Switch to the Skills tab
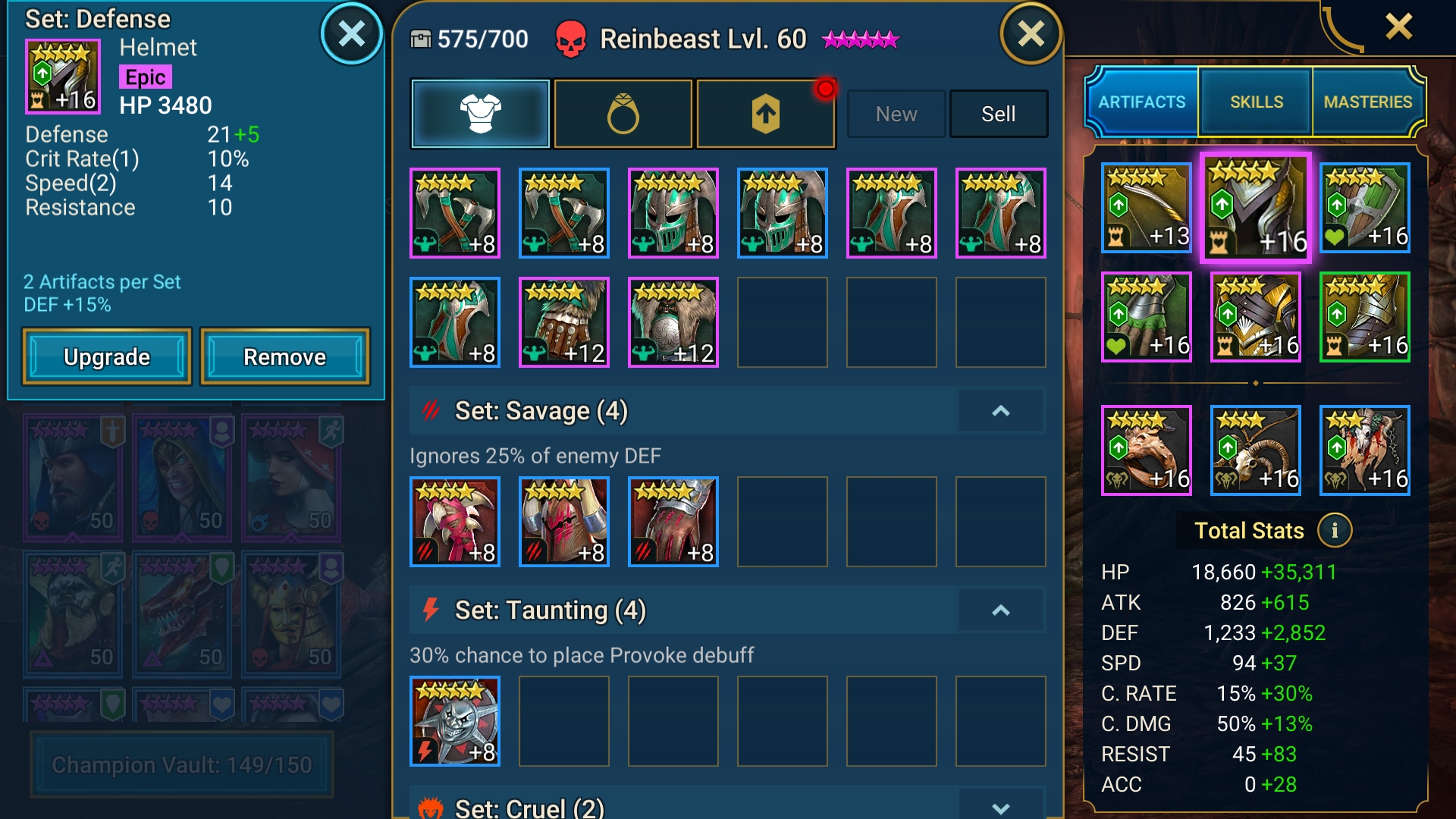 [x=1256, y=102]
